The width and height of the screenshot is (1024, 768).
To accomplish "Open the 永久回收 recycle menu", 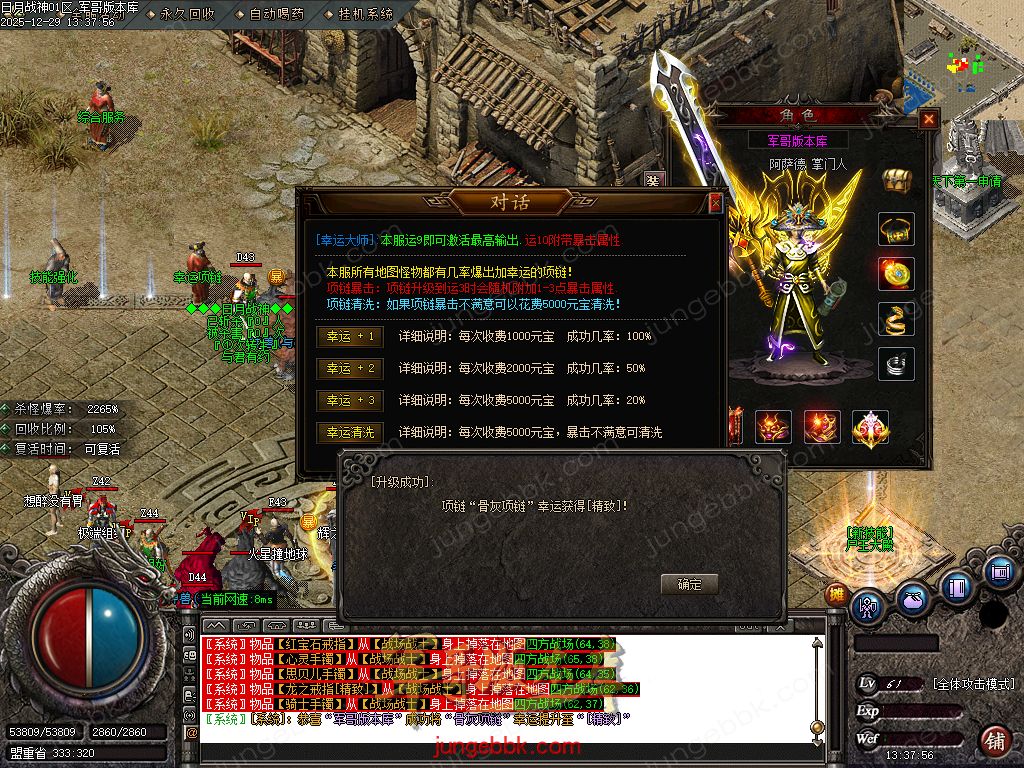I will (x=186, y=14).
